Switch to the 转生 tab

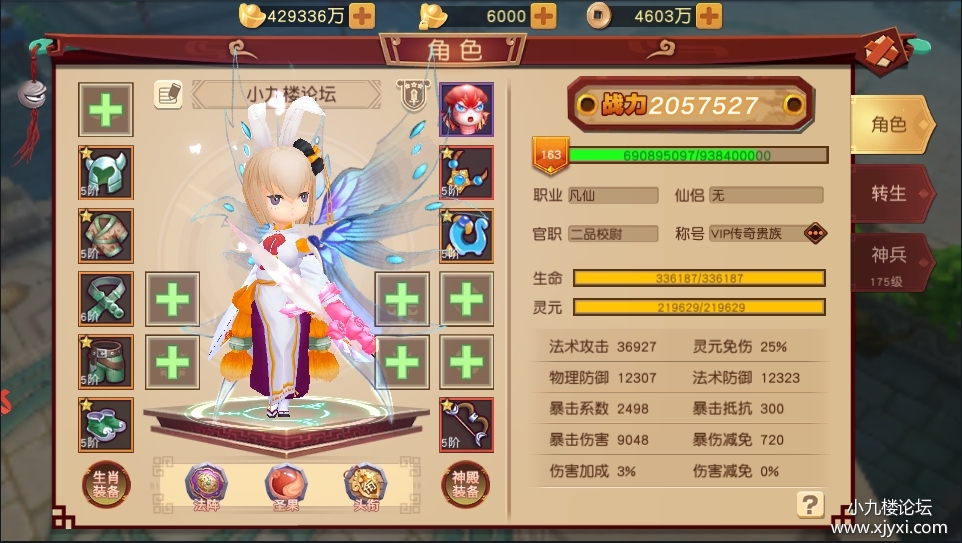coord(888,193)
